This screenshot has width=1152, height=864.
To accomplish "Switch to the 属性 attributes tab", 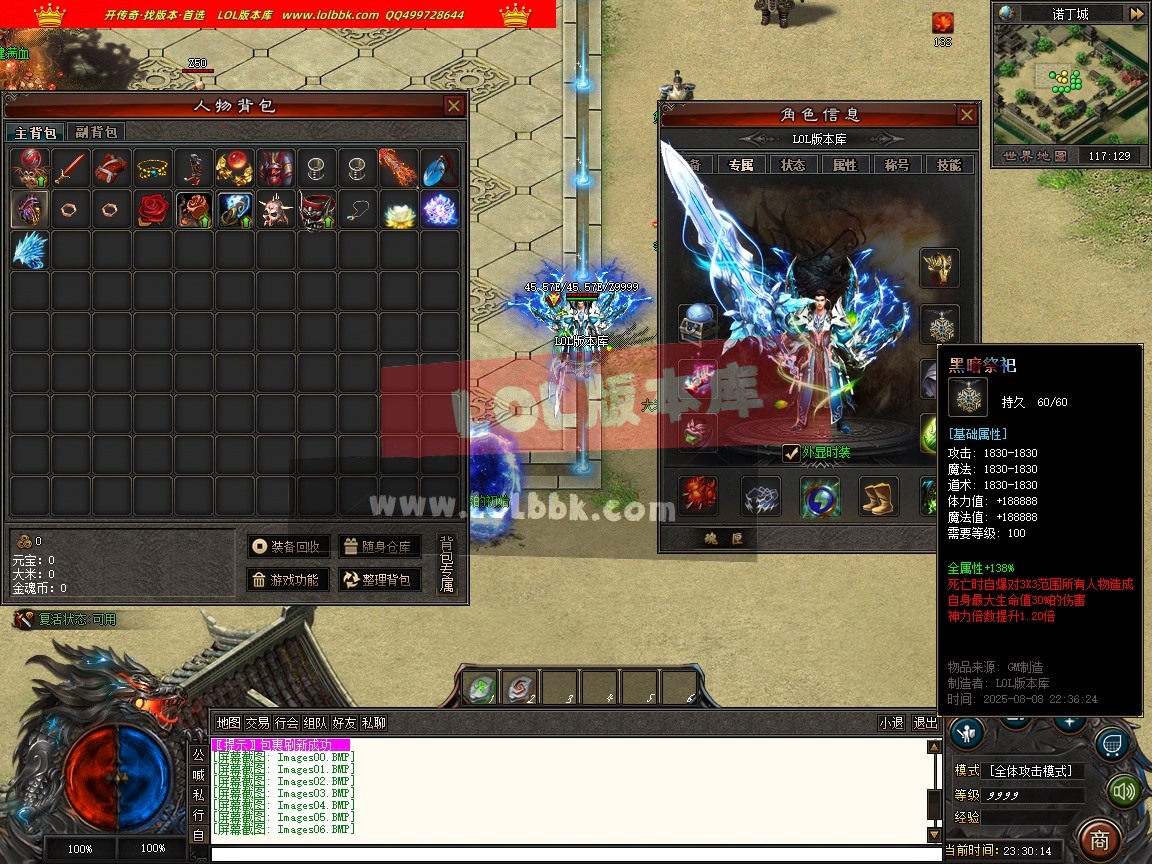I will (845, 165).
